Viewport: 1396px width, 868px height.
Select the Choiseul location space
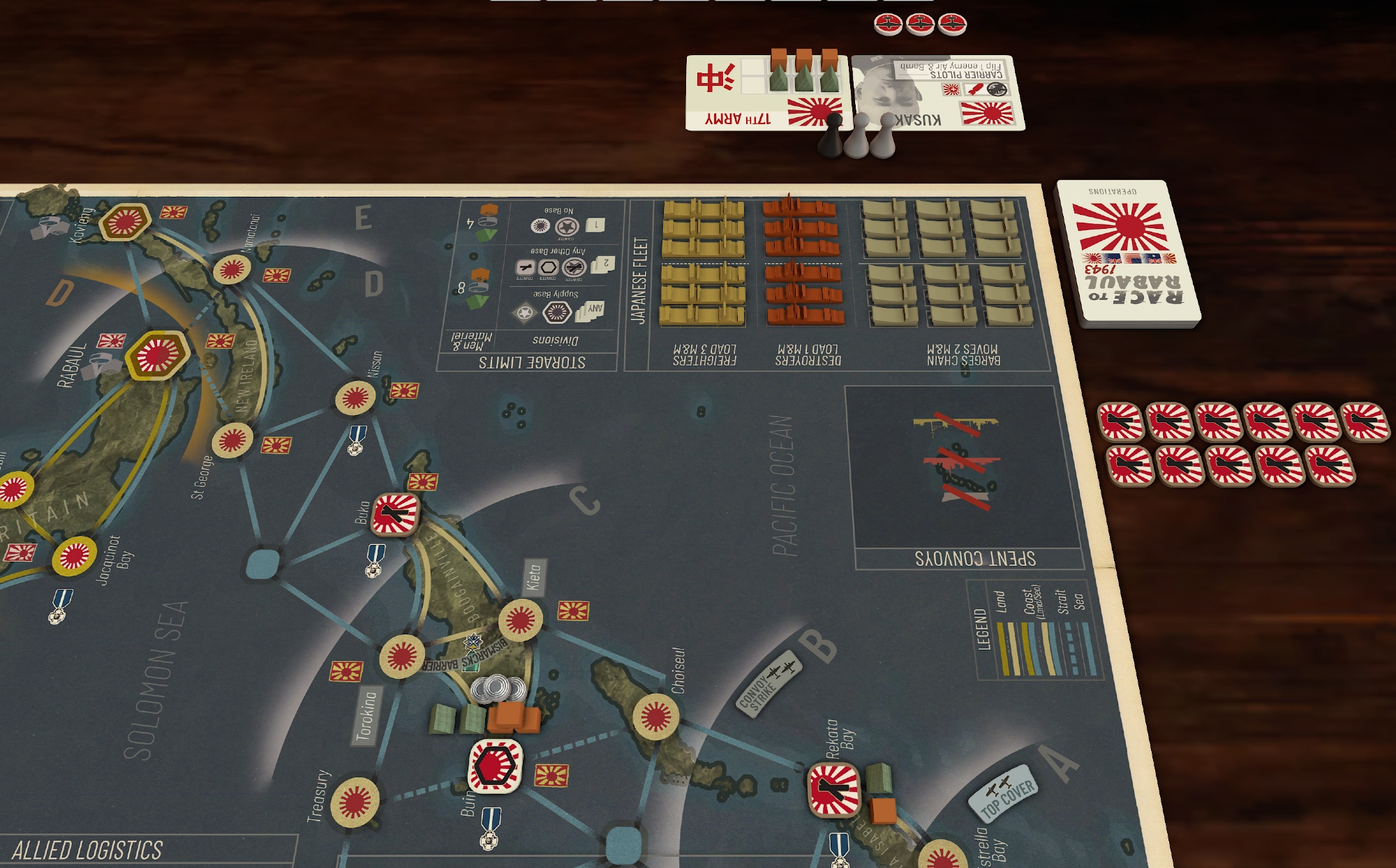coord(655,716)
